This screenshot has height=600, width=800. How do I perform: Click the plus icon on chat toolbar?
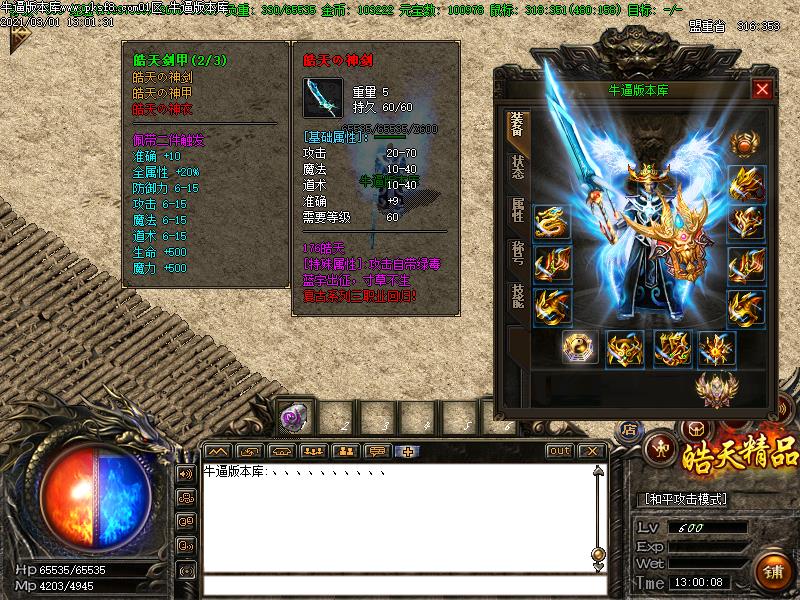click(409, 451)
